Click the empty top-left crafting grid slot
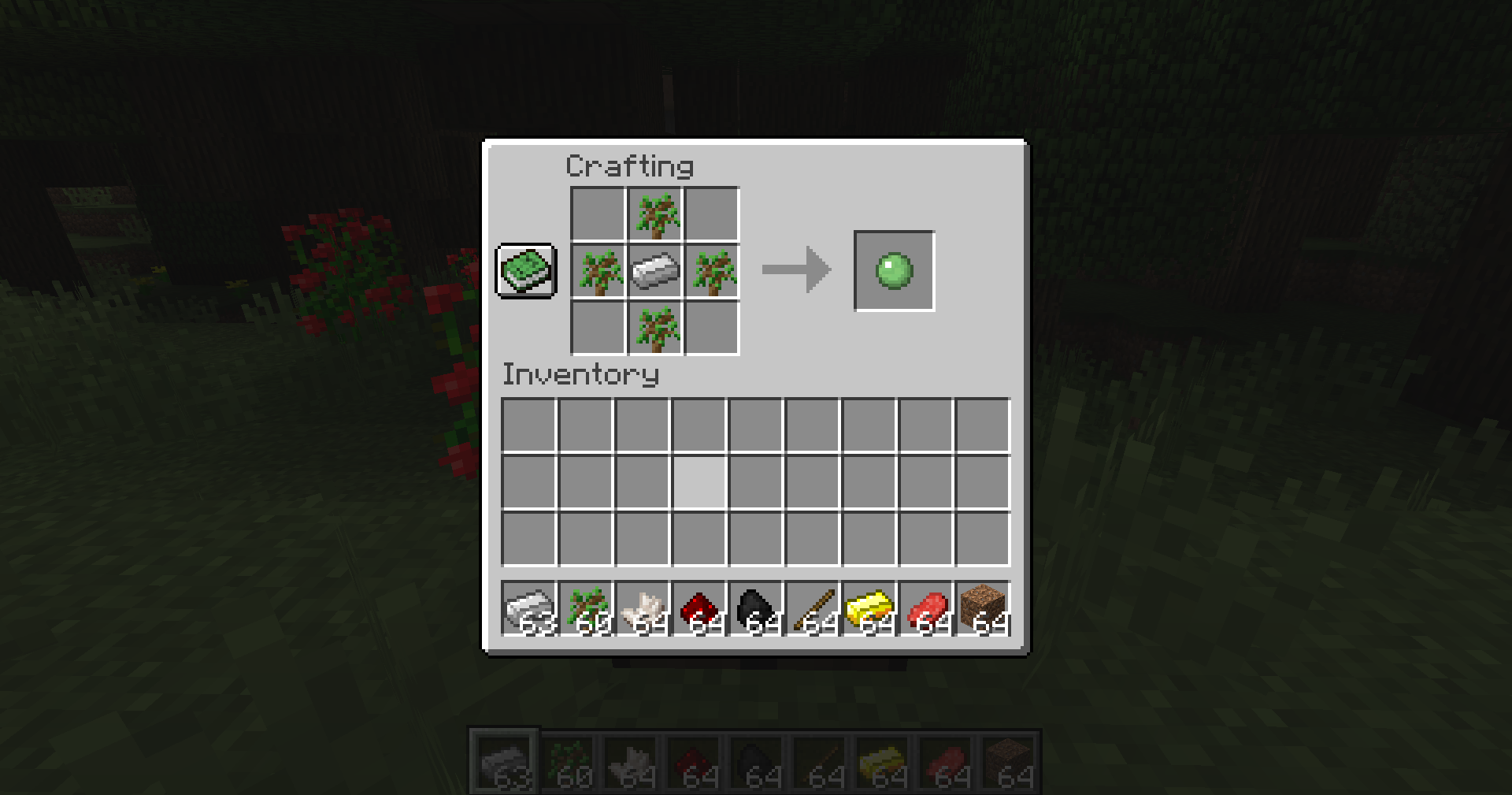1512x795 pixels. 597,213
